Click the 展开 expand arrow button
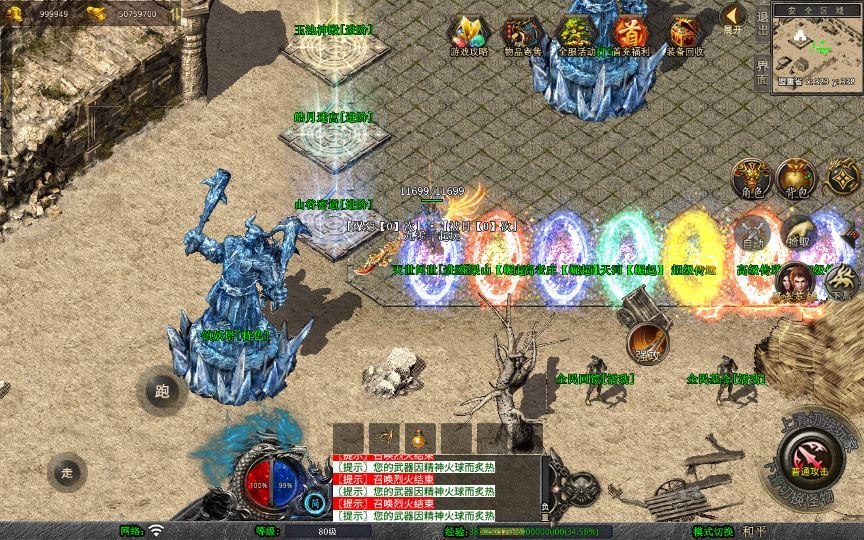Viewport: 864px width, 540px height. click(x=733, y=18)
